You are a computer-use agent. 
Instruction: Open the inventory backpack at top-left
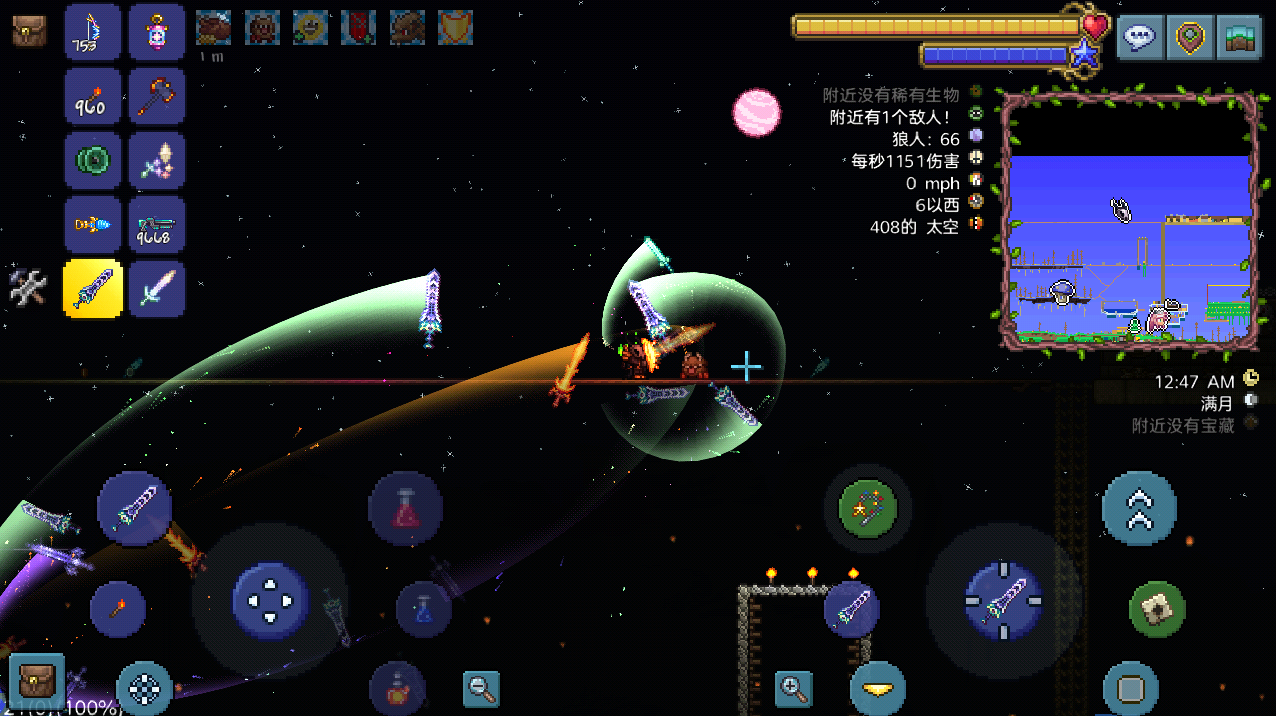(28, 31)
